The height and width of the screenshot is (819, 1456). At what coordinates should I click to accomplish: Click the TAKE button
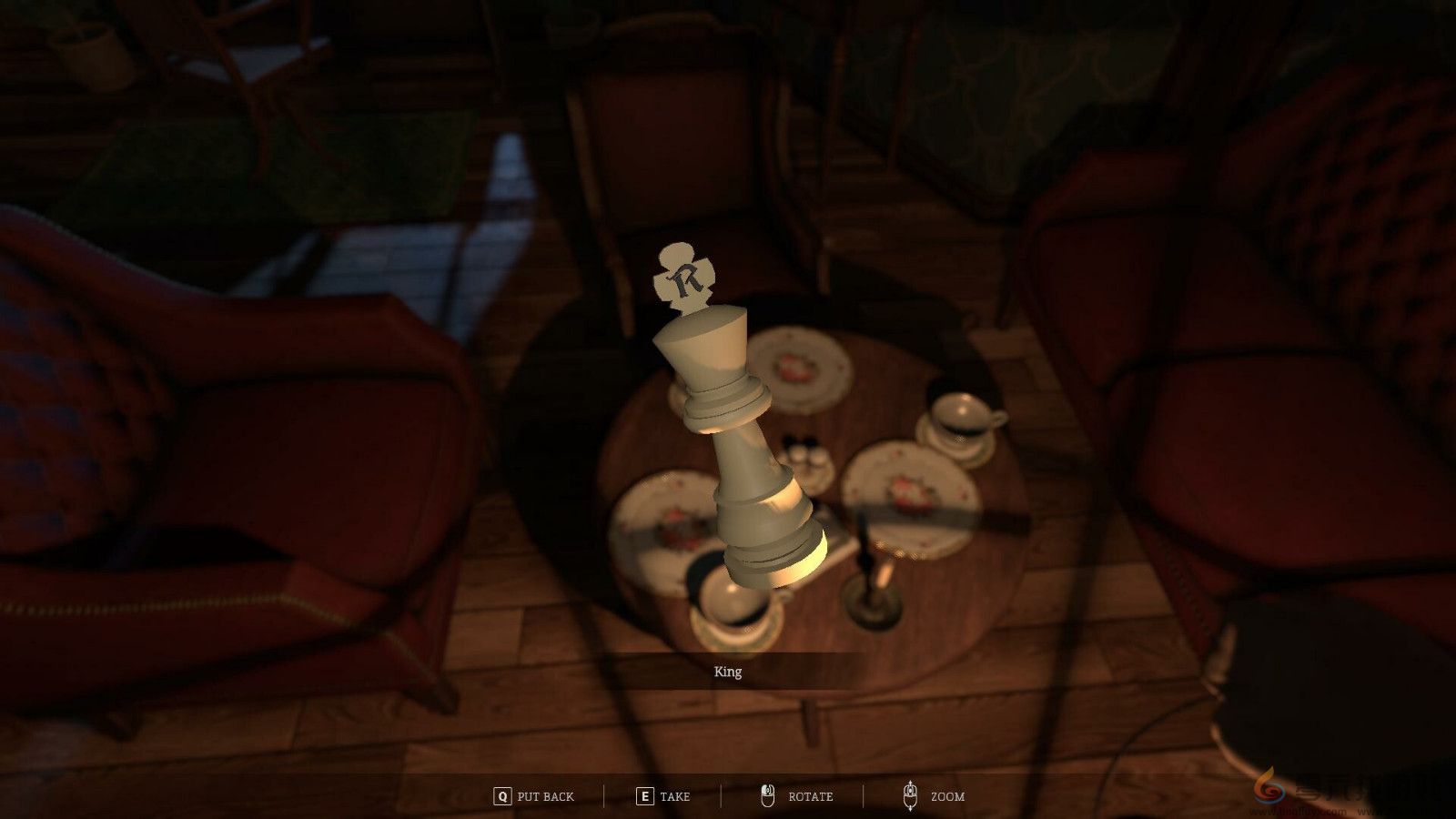tap(673, 795)
